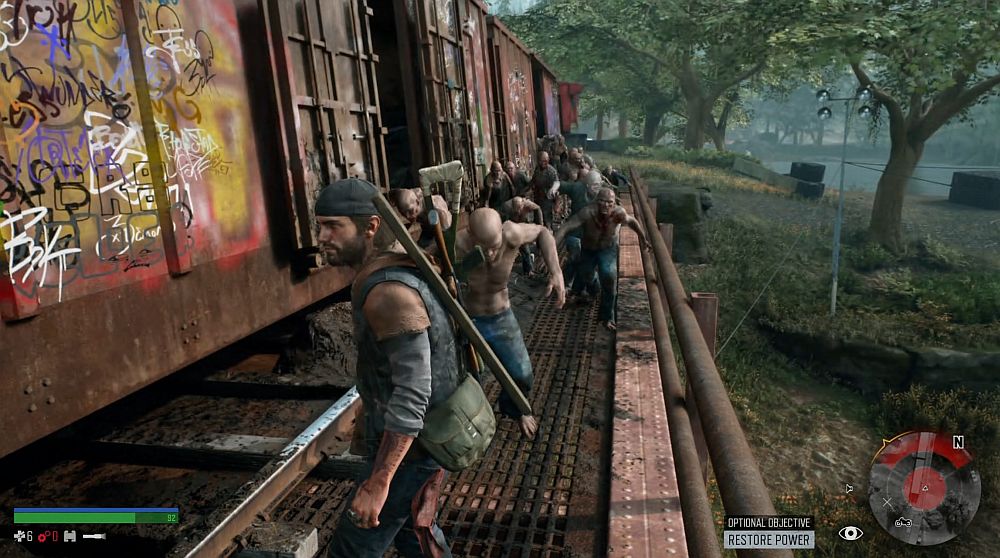This screenshot has height=558, width=1000.
Task: Select the Restore Power optional objective
Action: pyautogui.click(x=769, y=540)
